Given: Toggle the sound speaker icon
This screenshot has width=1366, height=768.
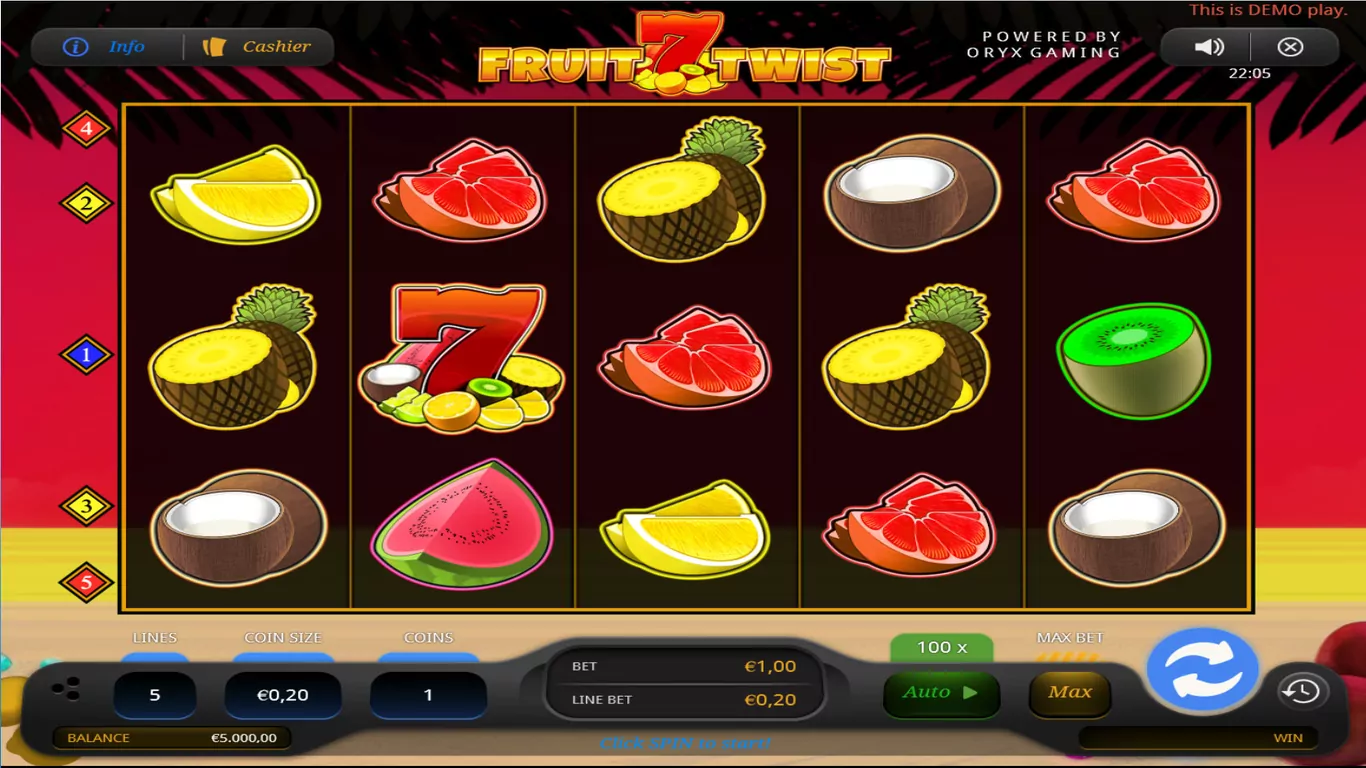Looking at the screenshot, I should 1209,47.
